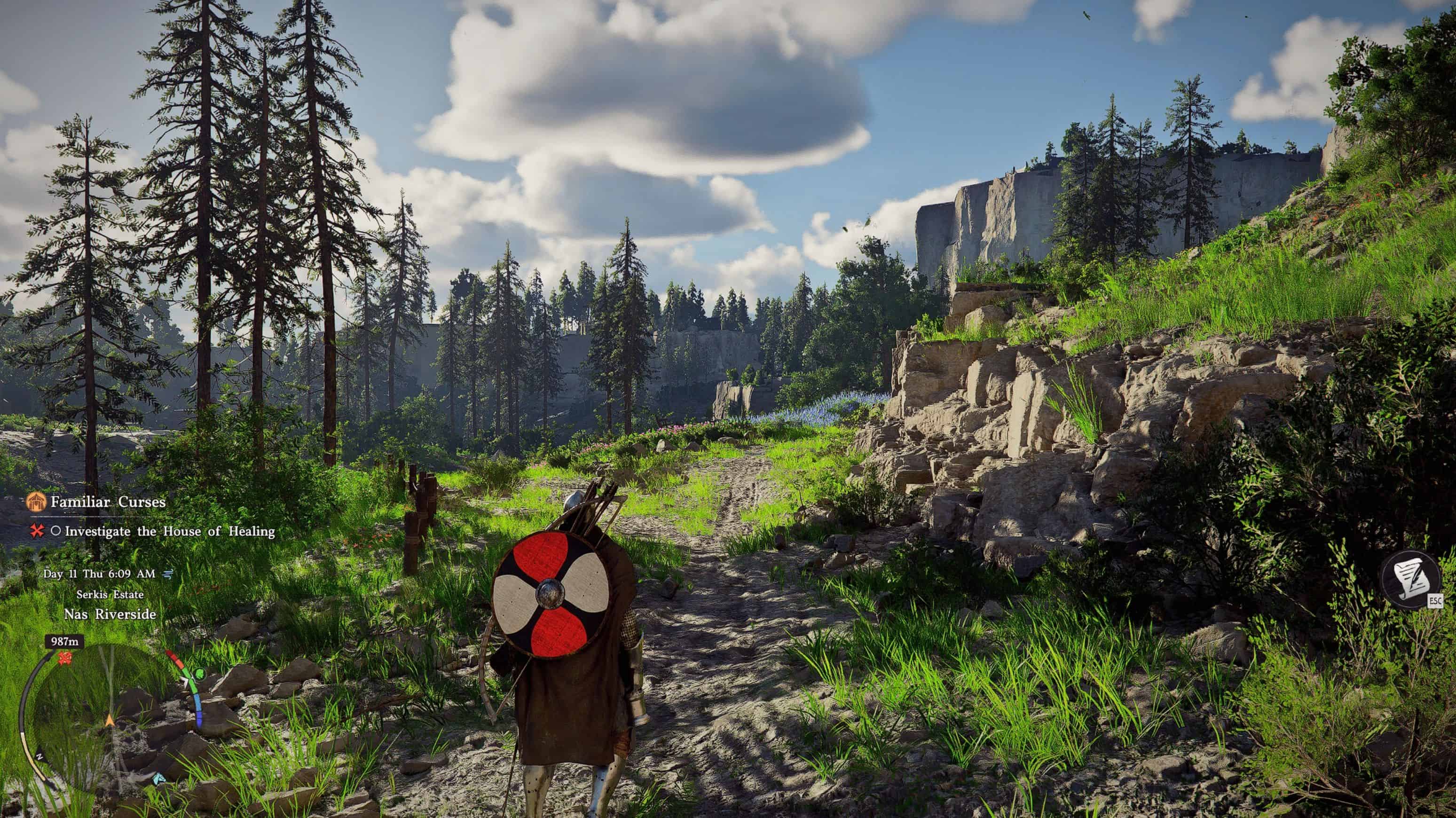Select the red quest marker on the minimap

click(65, 657)
